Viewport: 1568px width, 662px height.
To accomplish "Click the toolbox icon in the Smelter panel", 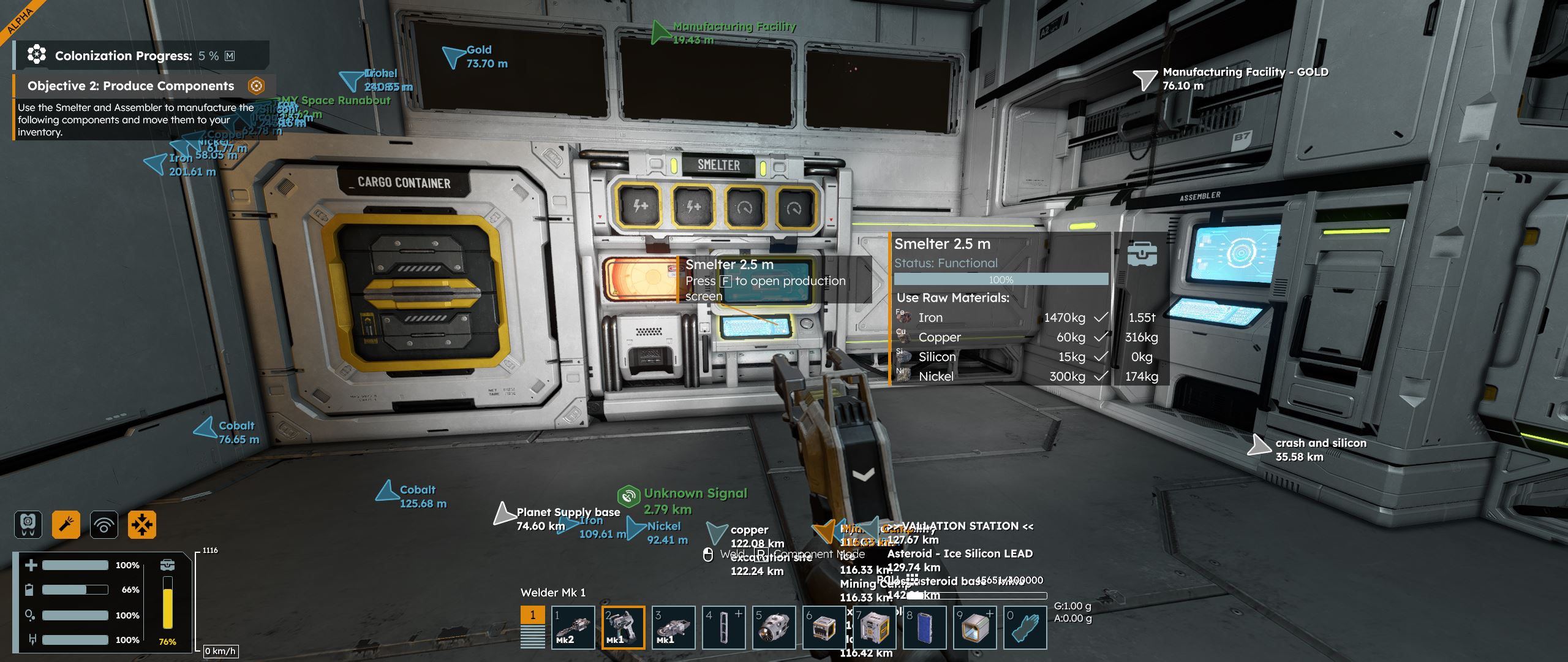I will [x=1142, y=253].
